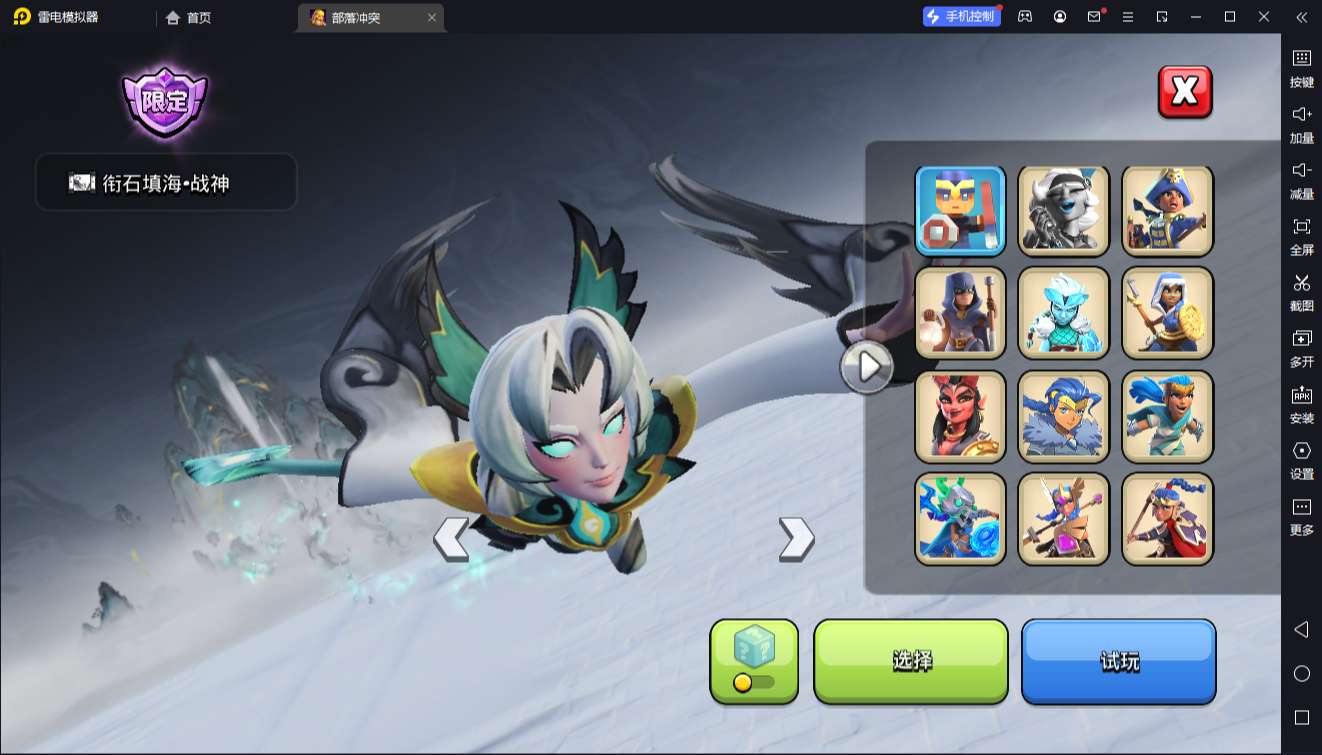Image resolution: width=1322 pixels, height=755 pixels.
Task: Show the previous skin with left arrow
Action: pyautogui.click(x=451, y=539)
